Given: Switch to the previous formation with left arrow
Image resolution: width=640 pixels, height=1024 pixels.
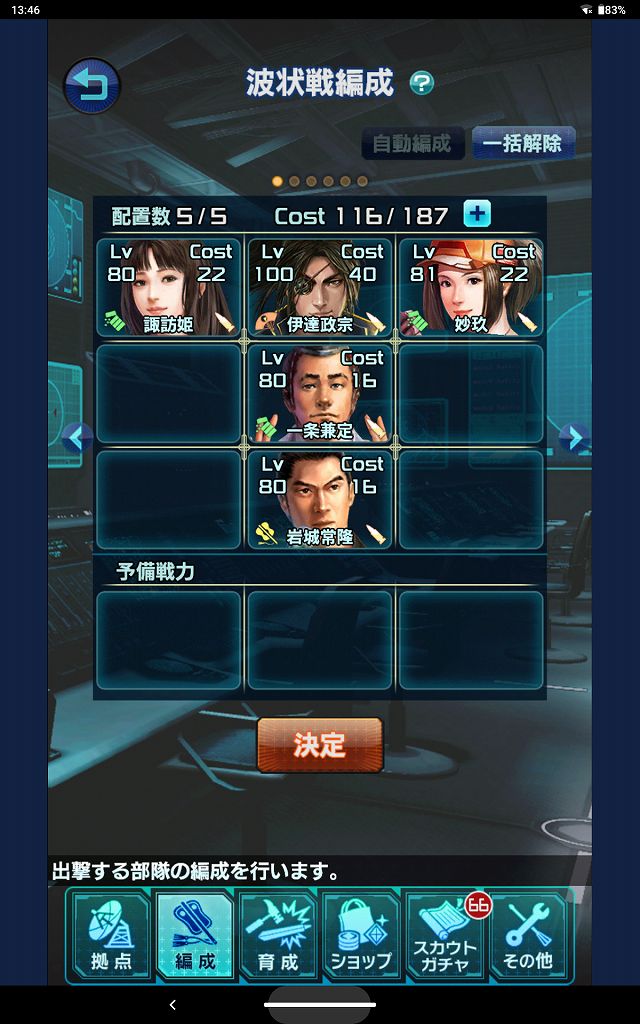Looking at the screenshot, I should tap(76, 438).
